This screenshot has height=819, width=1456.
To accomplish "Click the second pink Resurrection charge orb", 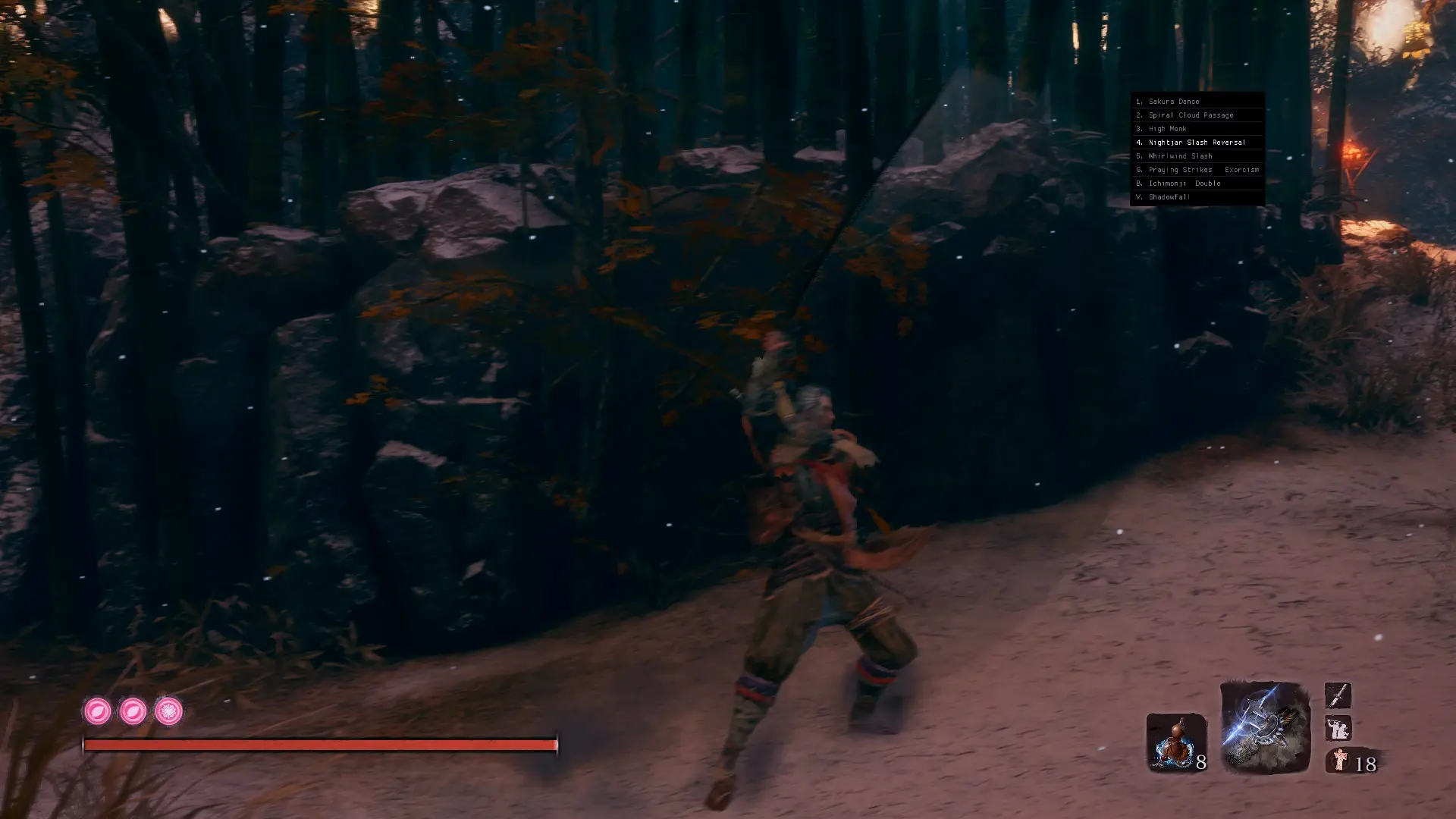I will 134,711.
